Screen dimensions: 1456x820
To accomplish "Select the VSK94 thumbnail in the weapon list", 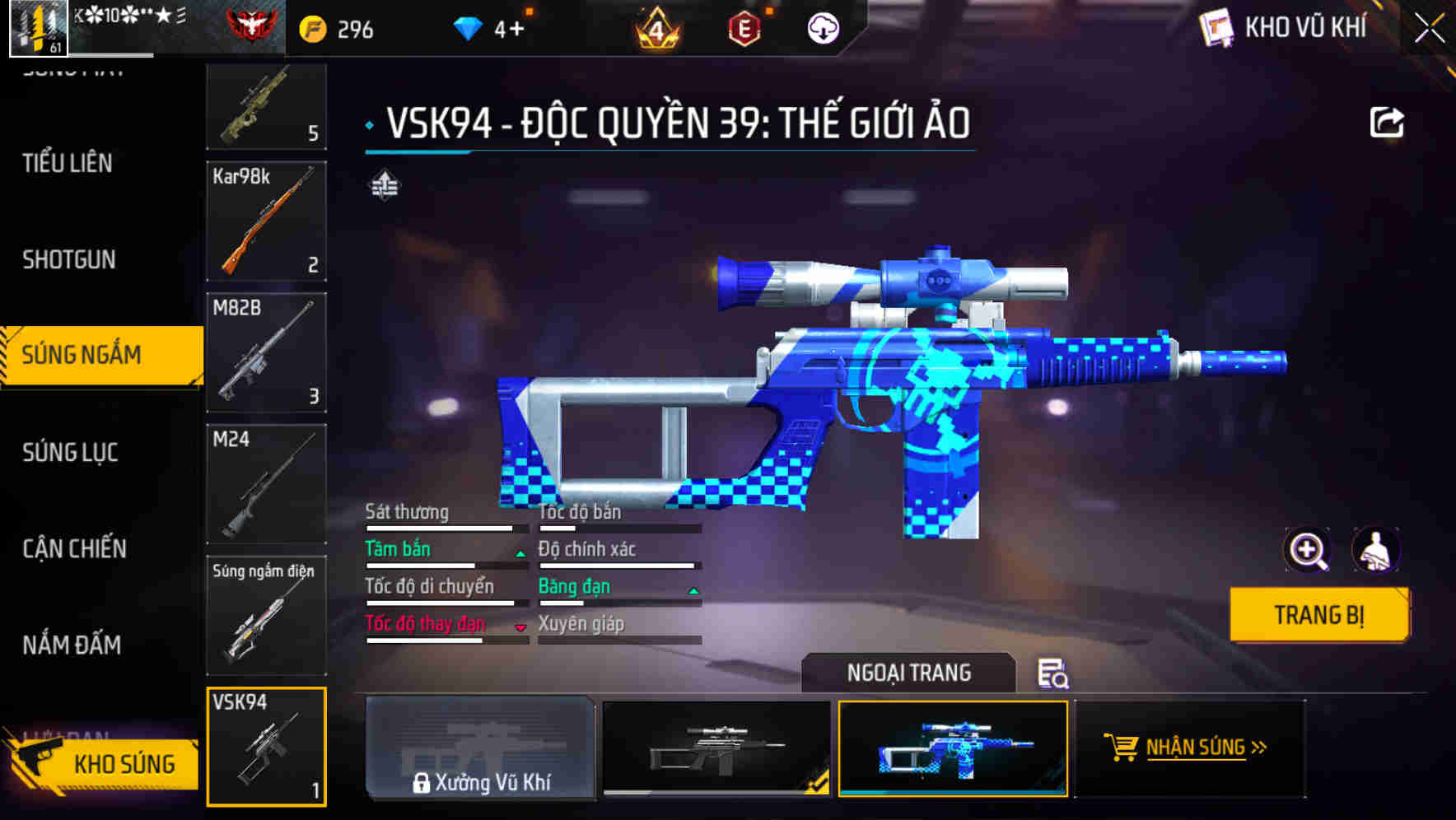I will tap(266, 745).
